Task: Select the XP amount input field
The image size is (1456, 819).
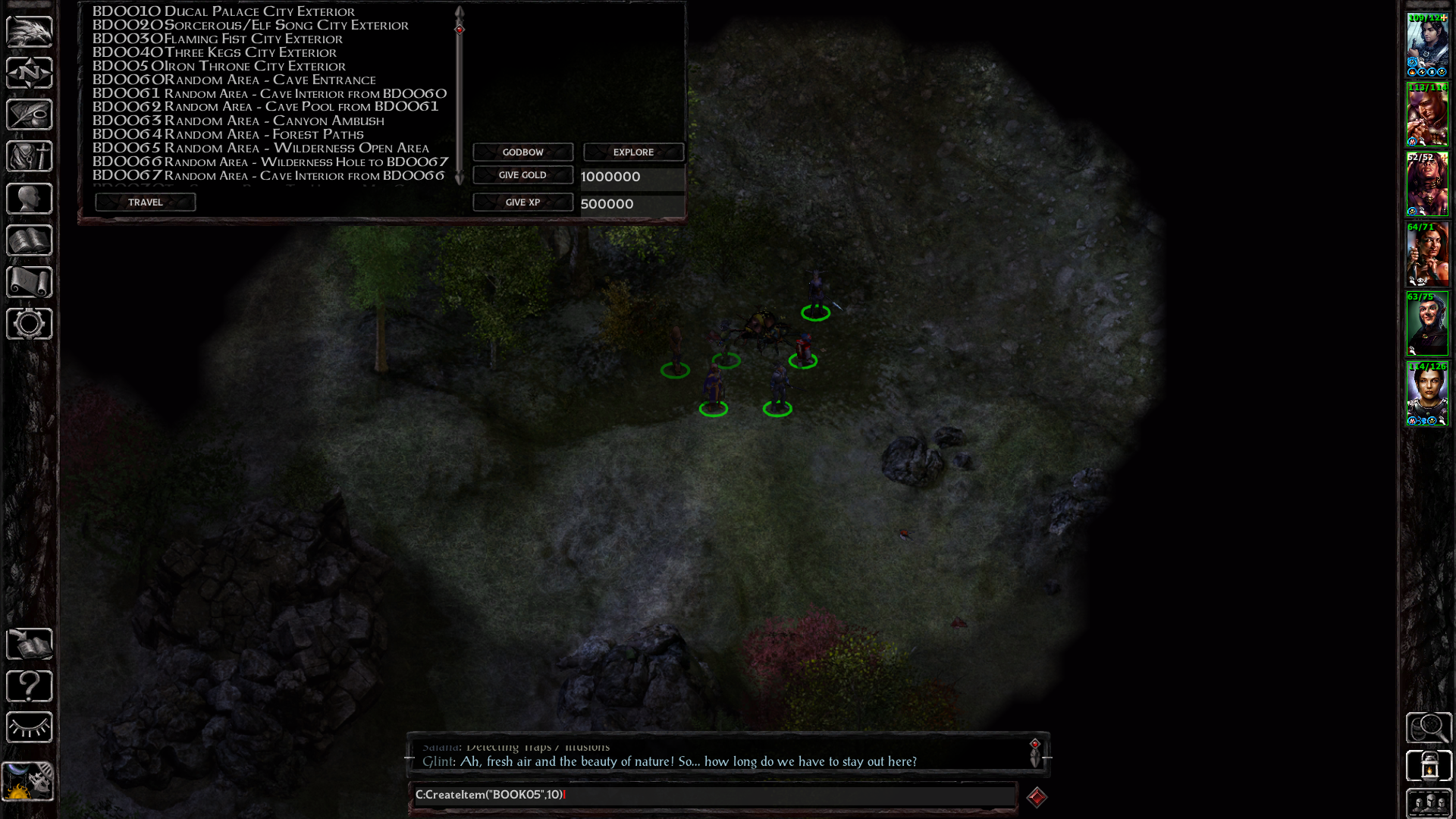Action: pyautogui.click(x=632, y=204)
